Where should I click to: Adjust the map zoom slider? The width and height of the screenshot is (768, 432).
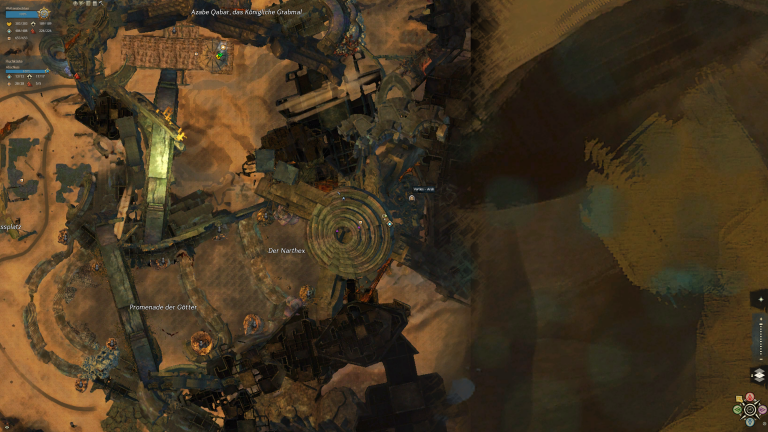tap(761, 337)
